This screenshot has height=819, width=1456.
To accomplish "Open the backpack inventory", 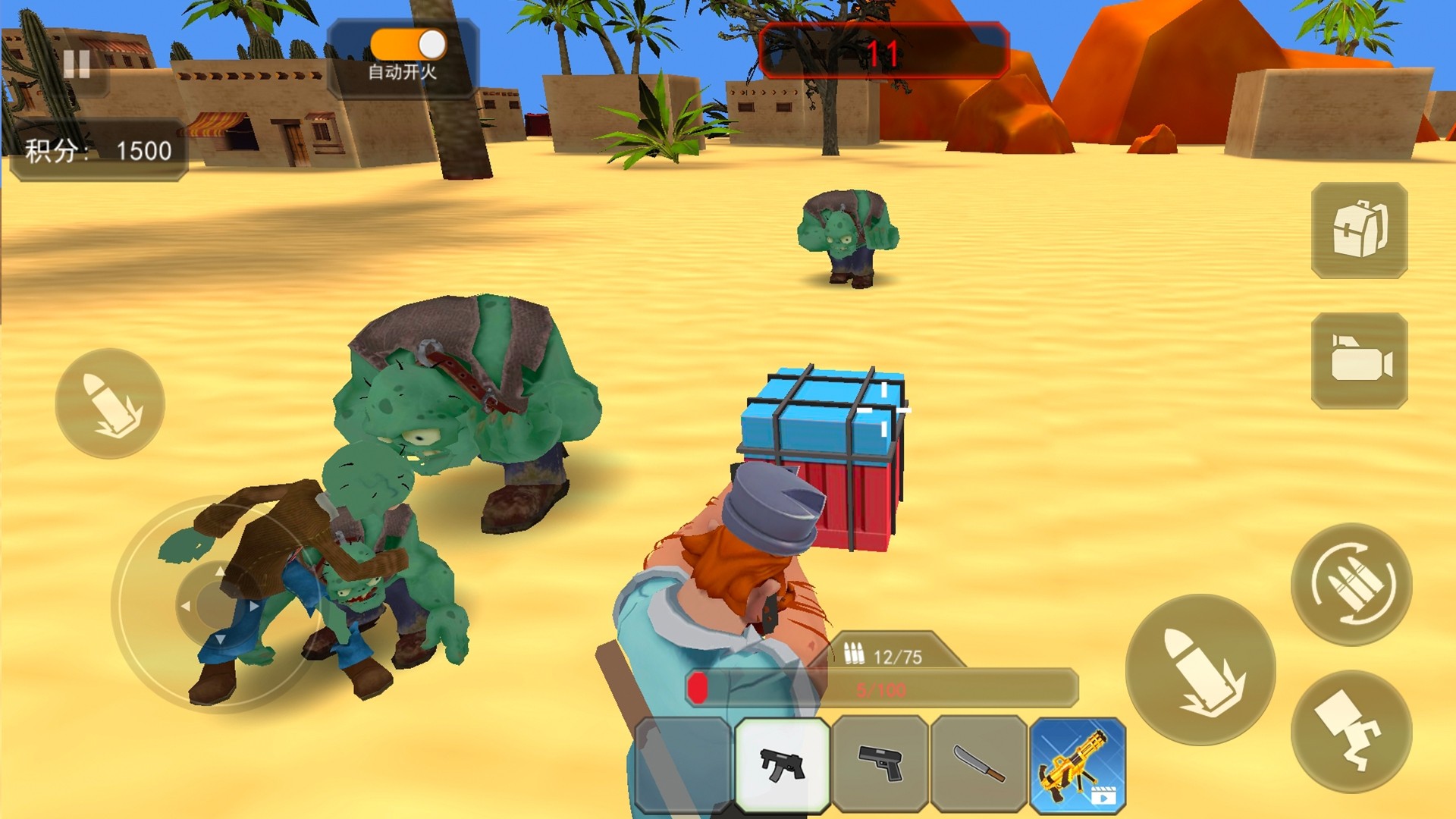I will 1359,230.
